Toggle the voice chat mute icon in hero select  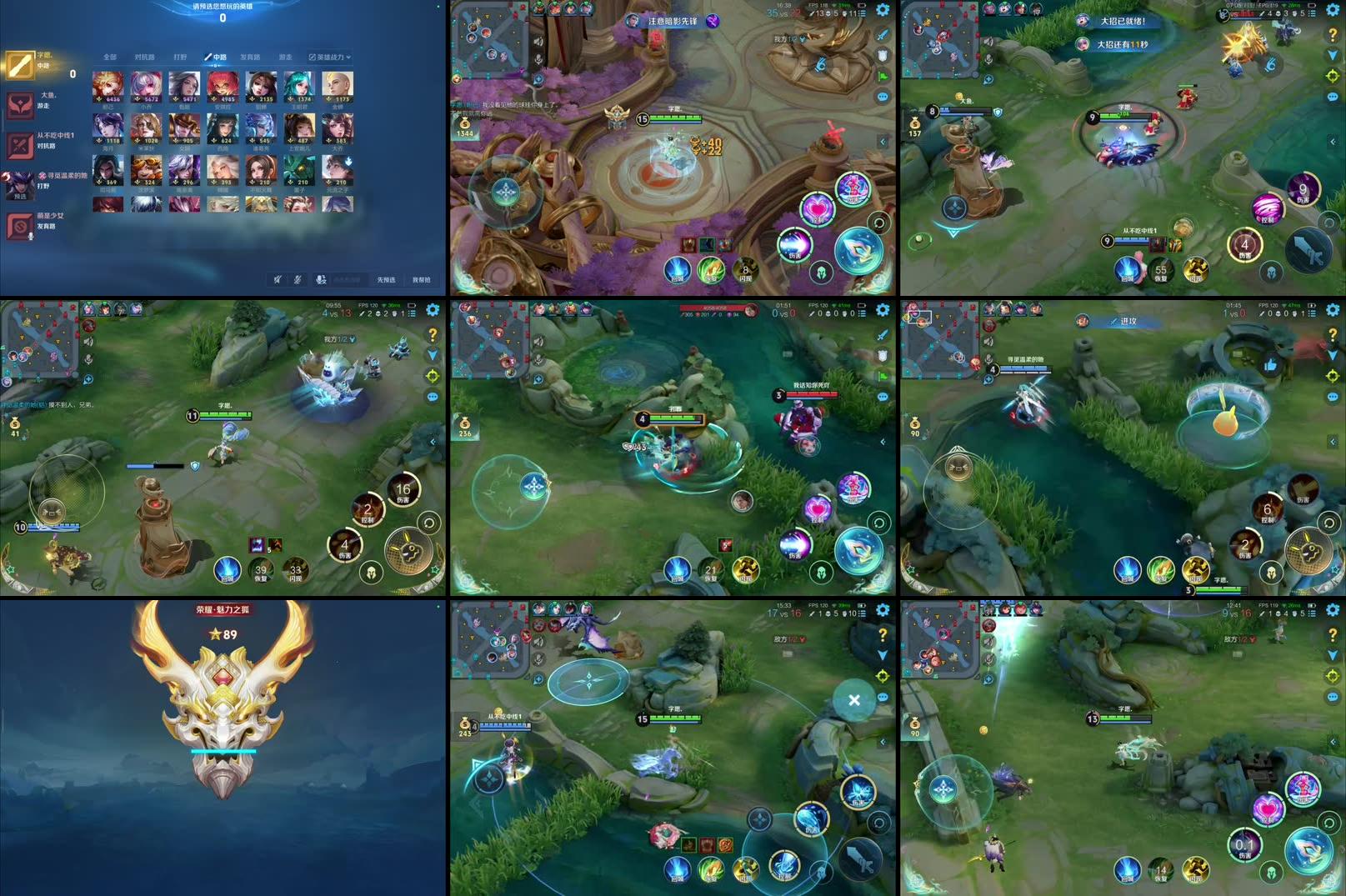[298, 280]
